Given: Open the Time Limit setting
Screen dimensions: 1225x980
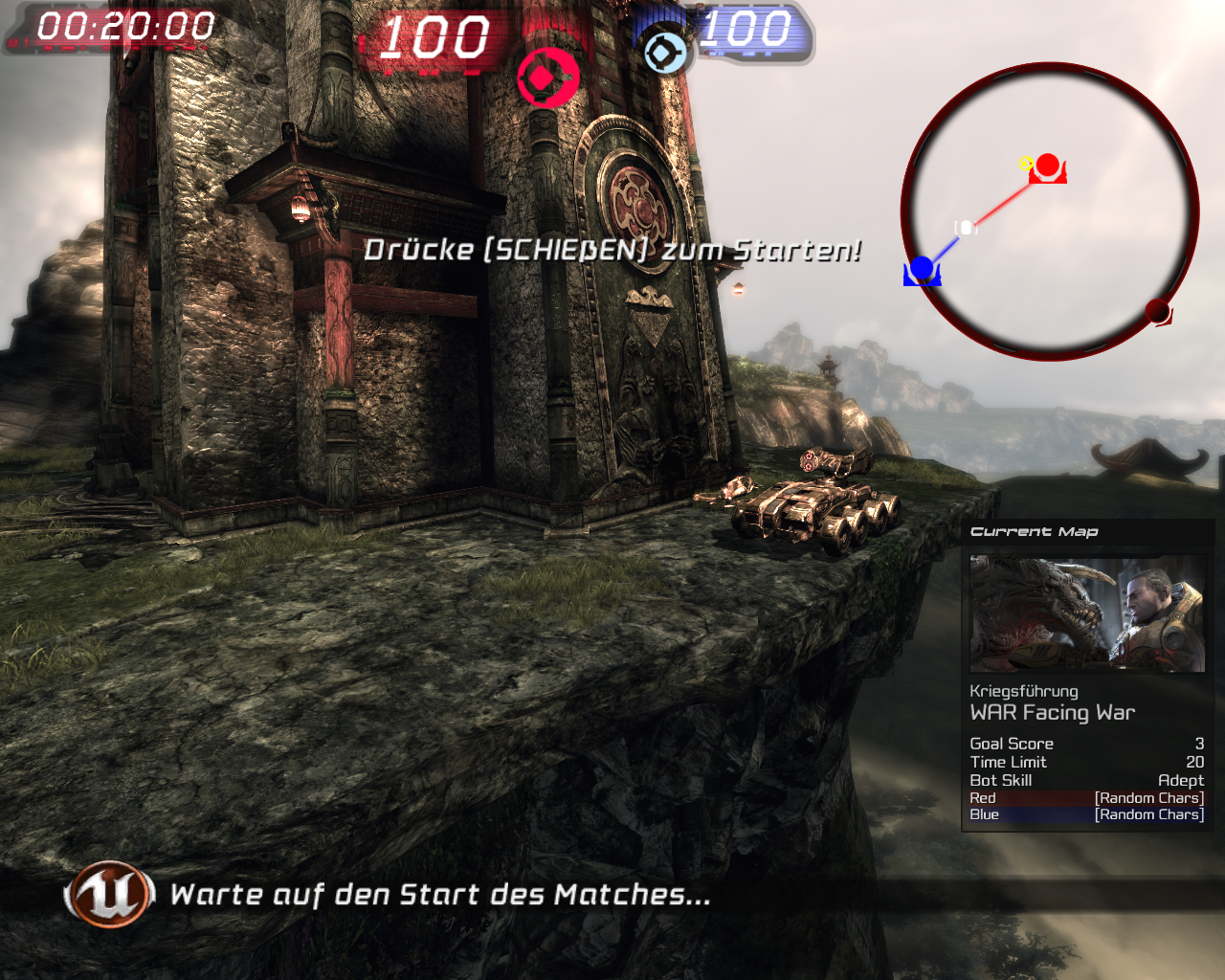Looking at the screenshot, I should click(1087, 762).
